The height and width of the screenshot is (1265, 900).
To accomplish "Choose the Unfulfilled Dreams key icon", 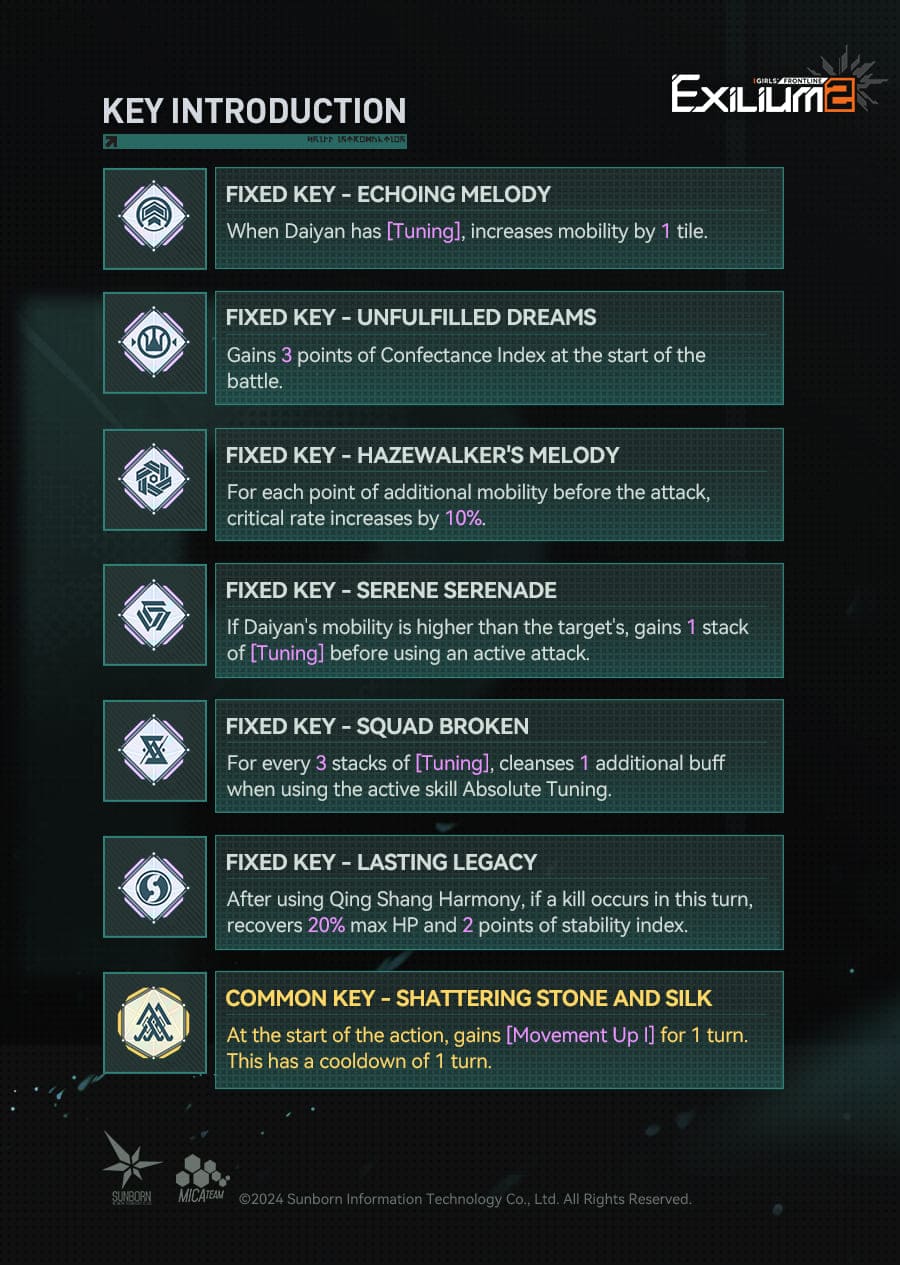I will pos(154,342).
